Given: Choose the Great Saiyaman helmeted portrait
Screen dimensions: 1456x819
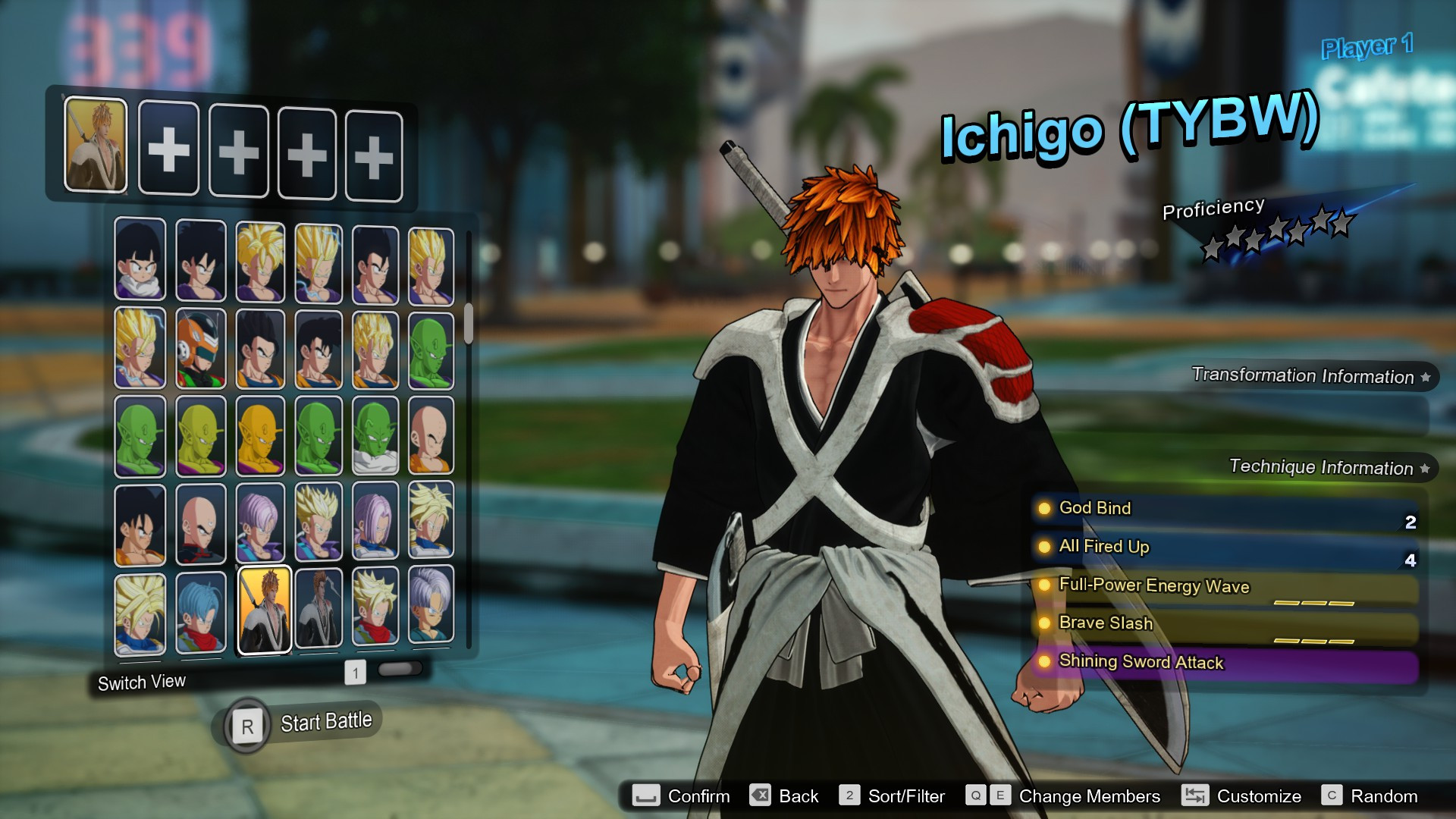Looking at the screenshot, I should [x=202, y=347].
